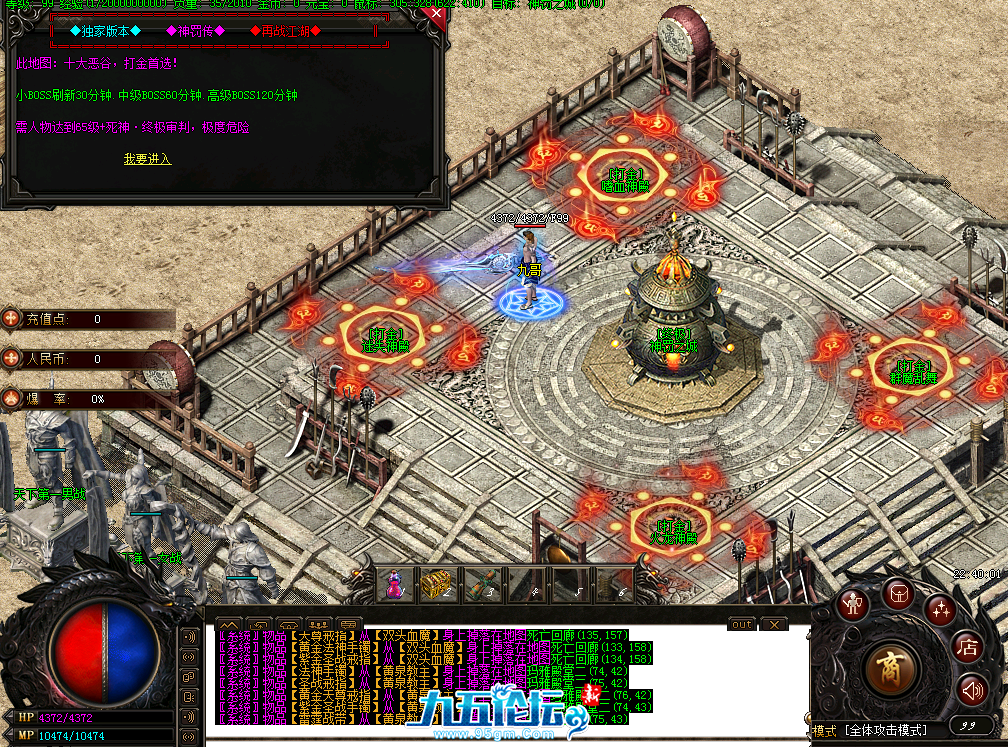This screenshot has width=1008, height=747.
Task: Click the 我要进入 link in the dialog
Action: pos(147,159)
